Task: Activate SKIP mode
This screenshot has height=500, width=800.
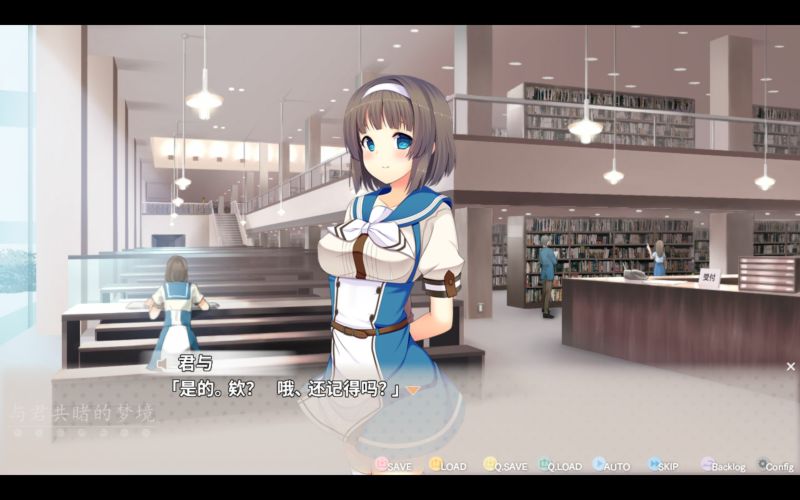Action: (x=662, y=465)
